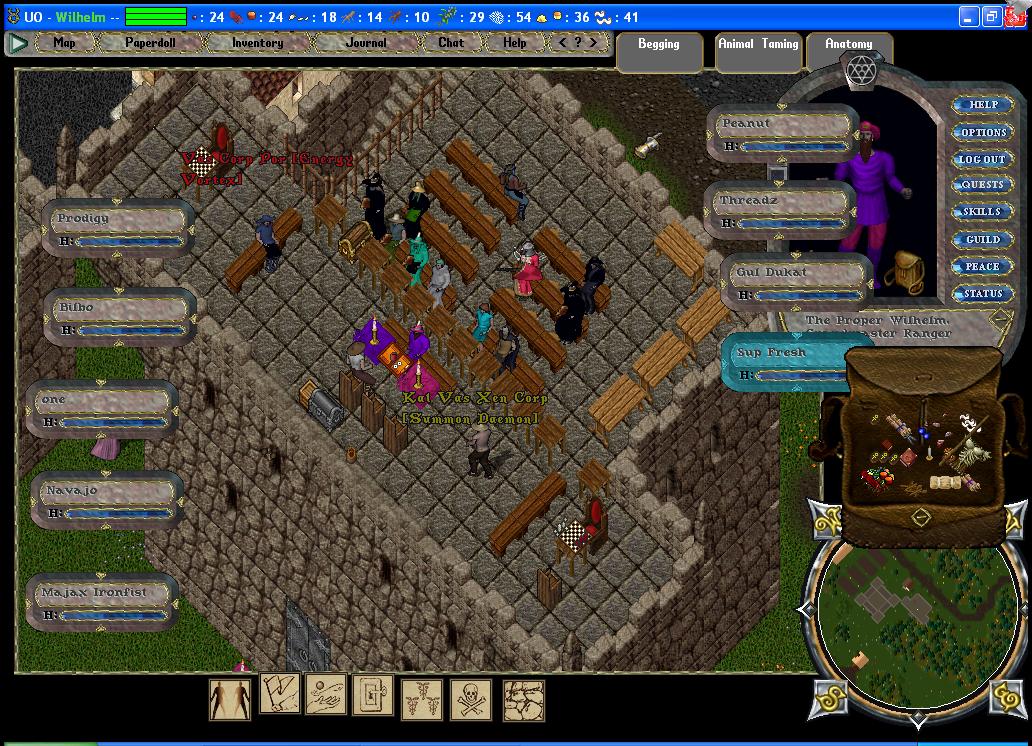Image resolution: width=1032 pixels, height=746 pixels.
Task: Minimize the UO game window
Action: (x=968, y=16)
